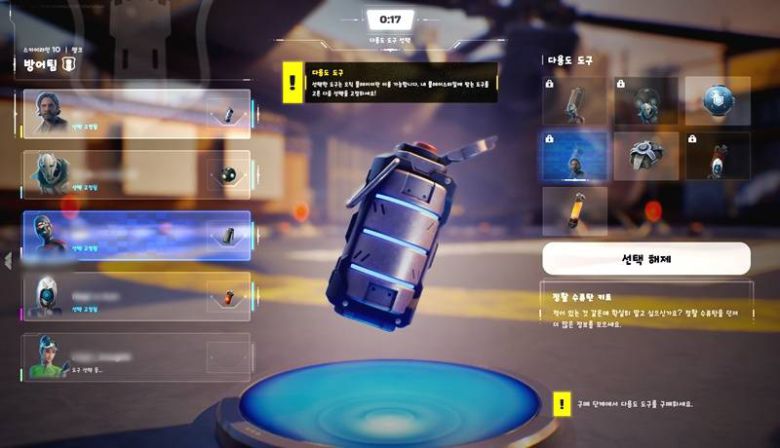Select the orange glowing canister gadget

574,211
